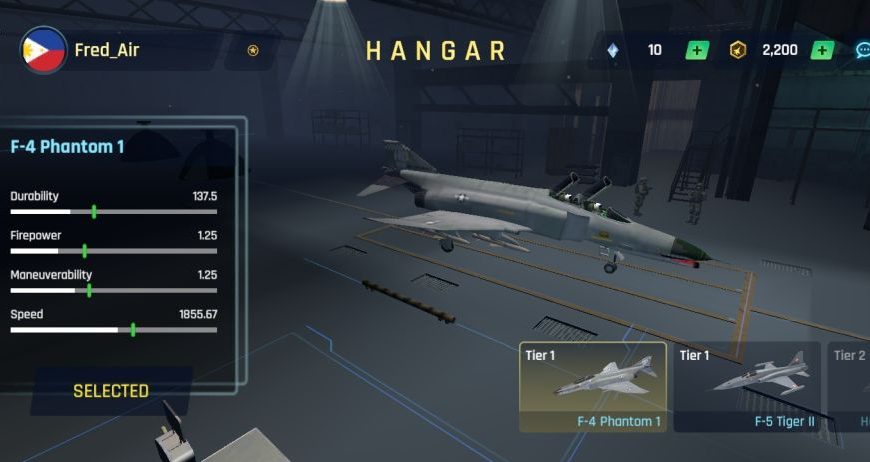The height and width of the screenshot is (462, 870).
Task: Add more gold coins with plus button
Action: (x=821, y=50)
